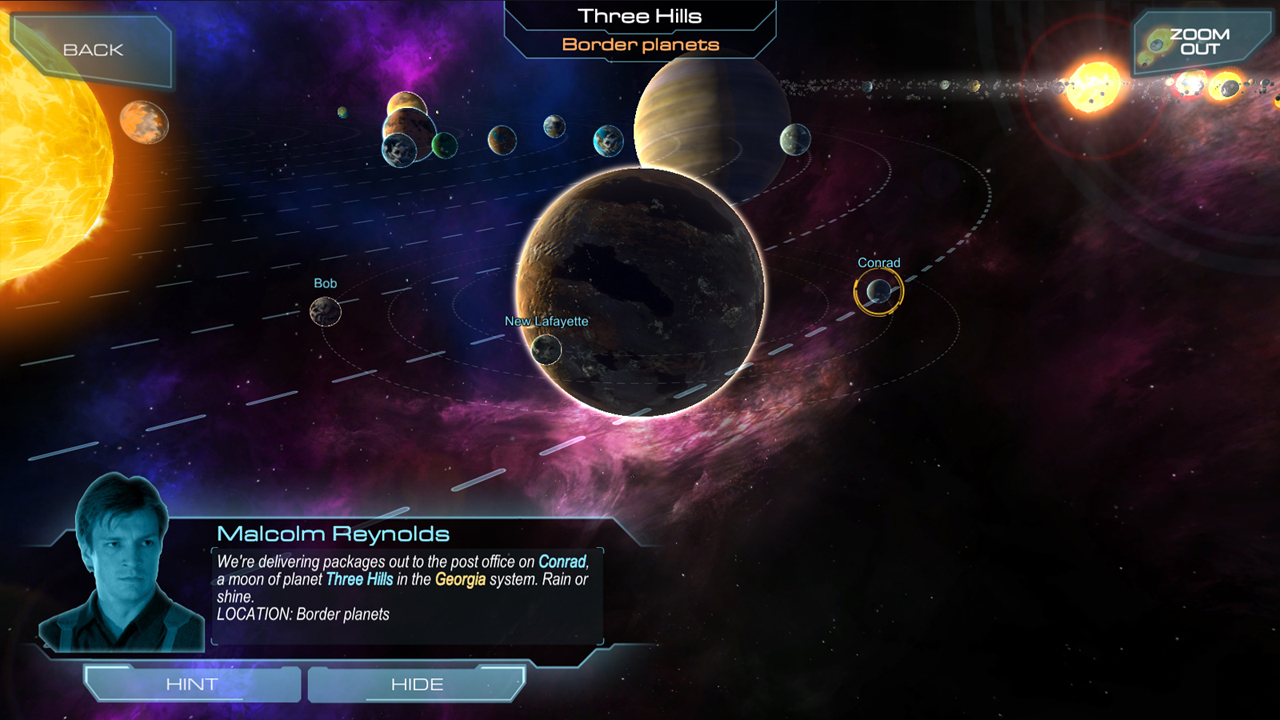The image size is (1280, 720).
Task: Hide the dialogue box with the Hide button
Action: [416, 684]
